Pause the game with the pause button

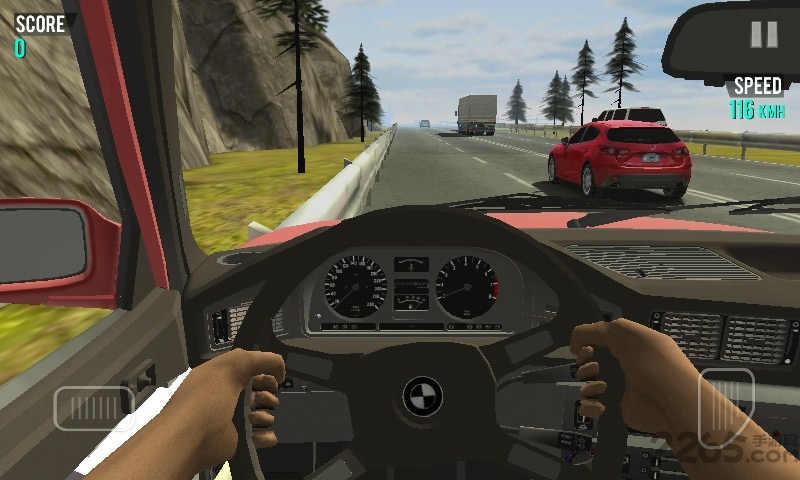(764, 35)
